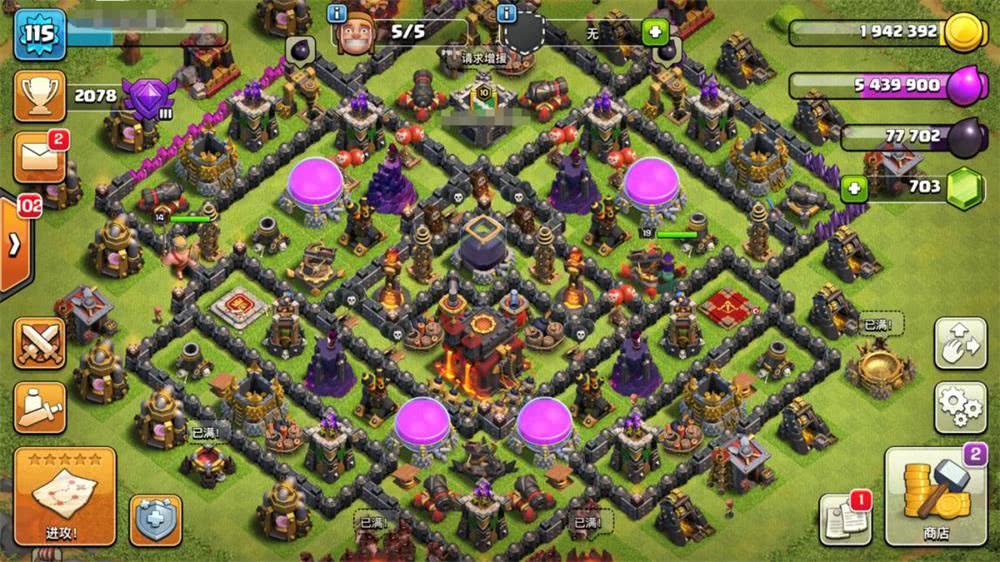Open the button below the crossed swords
The image size is (1000, 562).
39,406
